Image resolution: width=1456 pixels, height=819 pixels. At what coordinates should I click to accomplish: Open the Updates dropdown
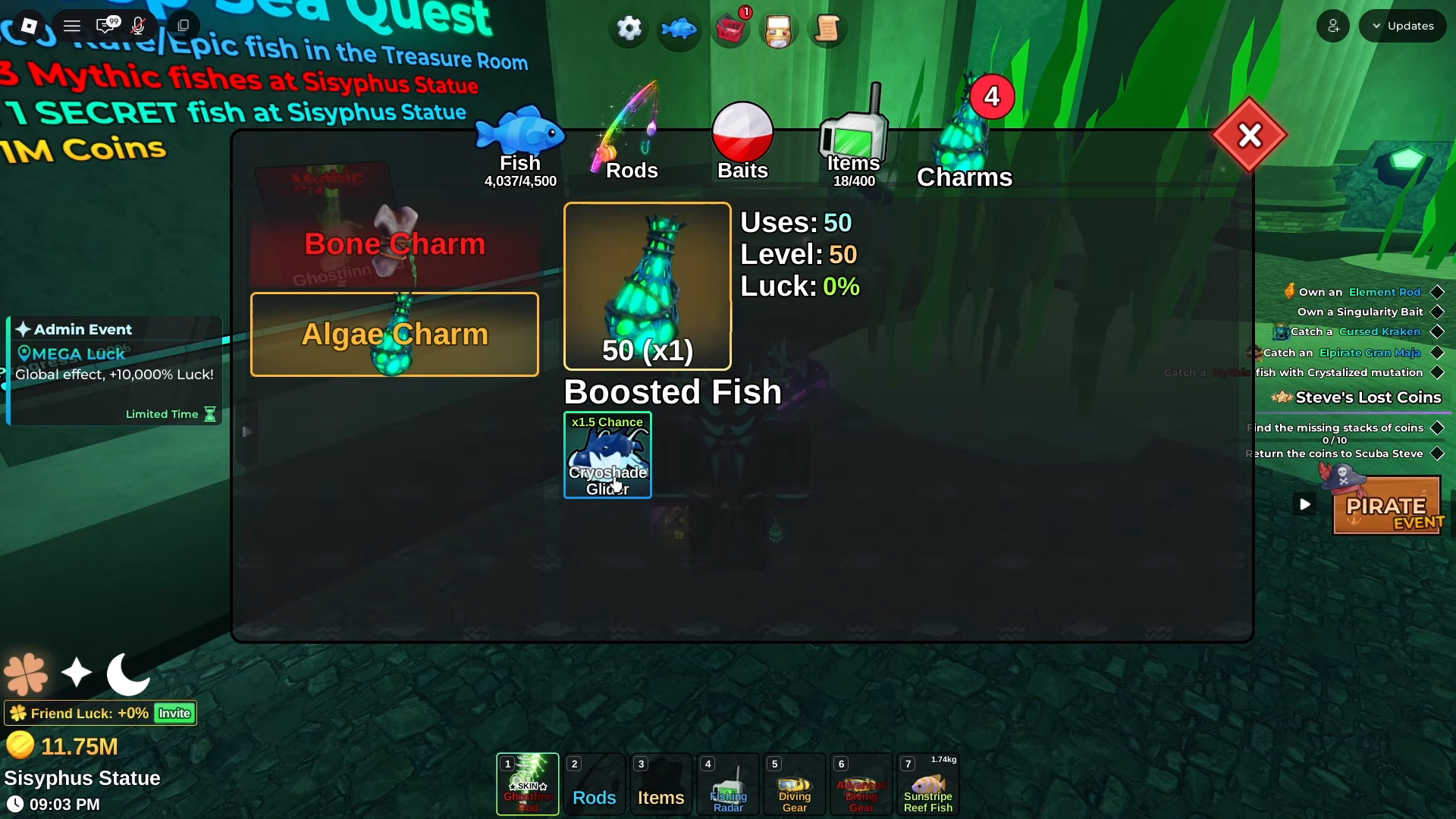[1402, 25]
